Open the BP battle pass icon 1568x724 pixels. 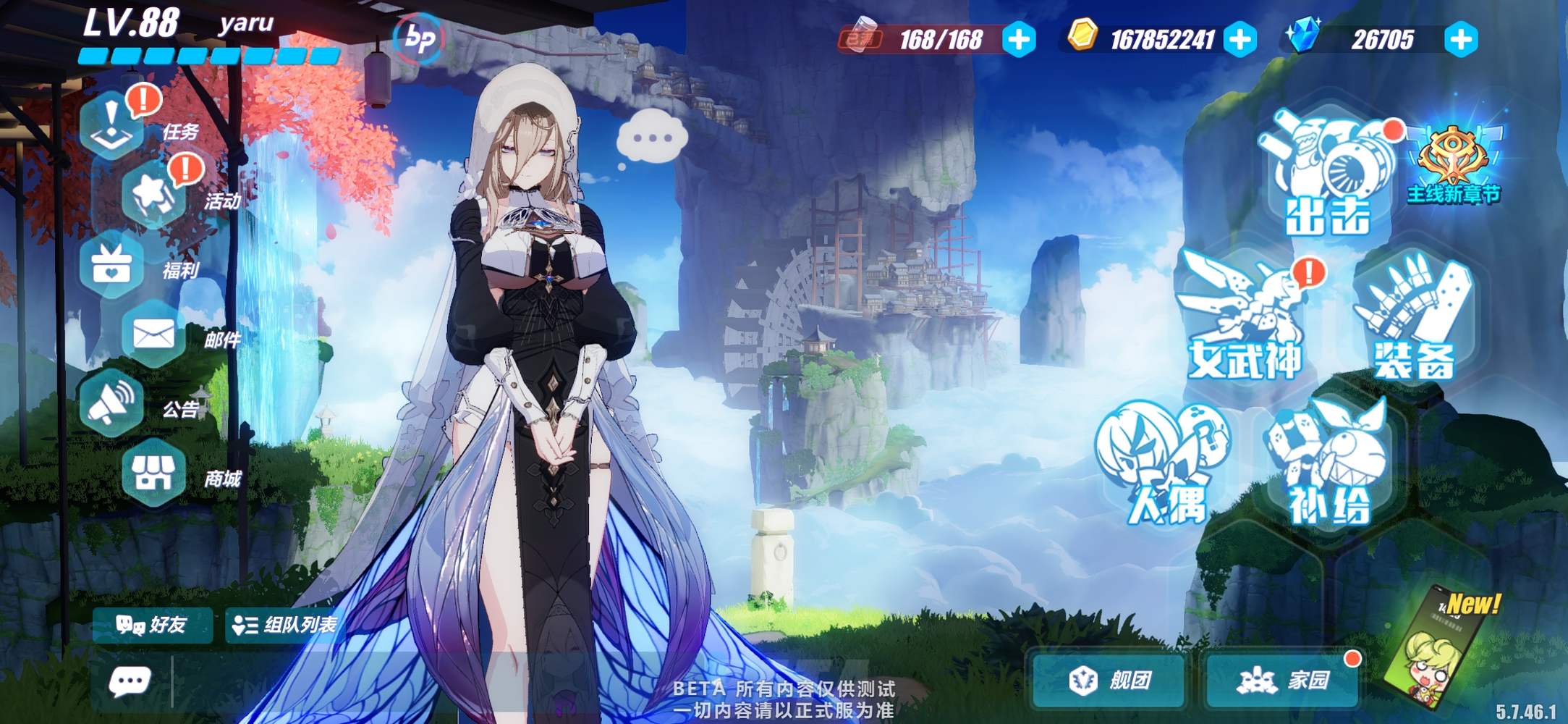[420, 38]
